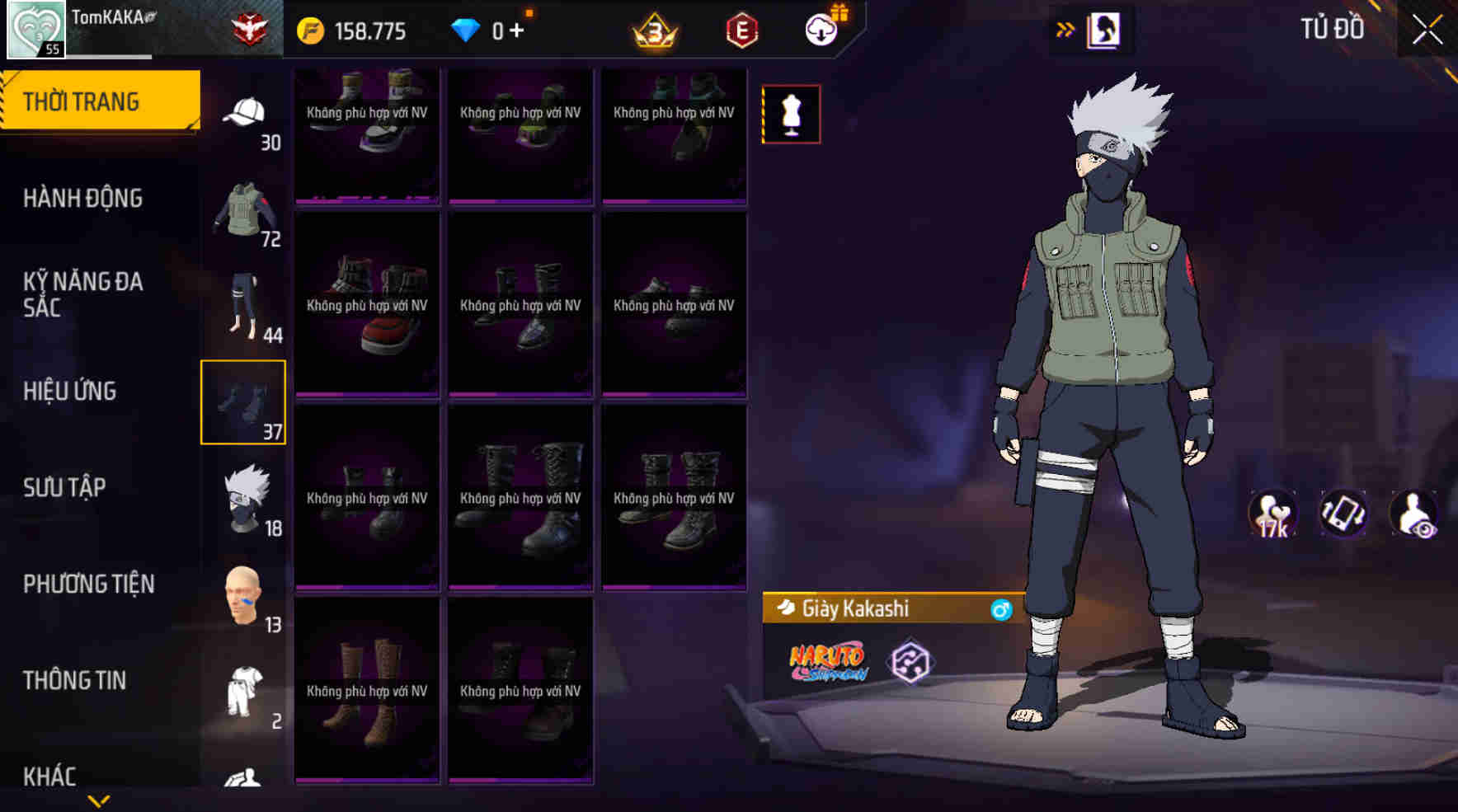The width and height of the screenshot is (1458, 812).
Task: Click the gift download button in the top bar
Action: [821, 31]
